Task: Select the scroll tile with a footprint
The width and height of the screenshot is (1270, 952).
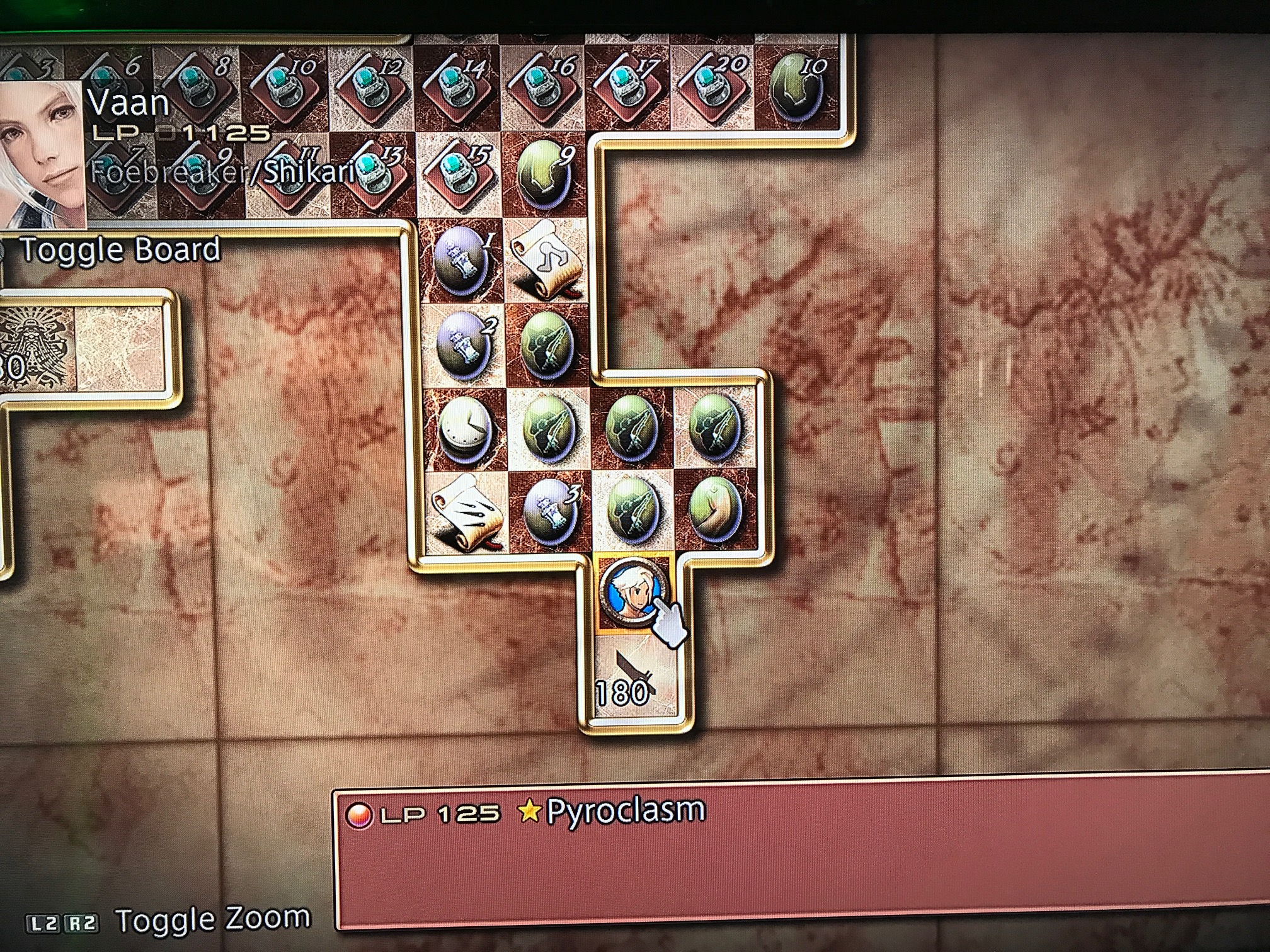Action: coord(547,259)
